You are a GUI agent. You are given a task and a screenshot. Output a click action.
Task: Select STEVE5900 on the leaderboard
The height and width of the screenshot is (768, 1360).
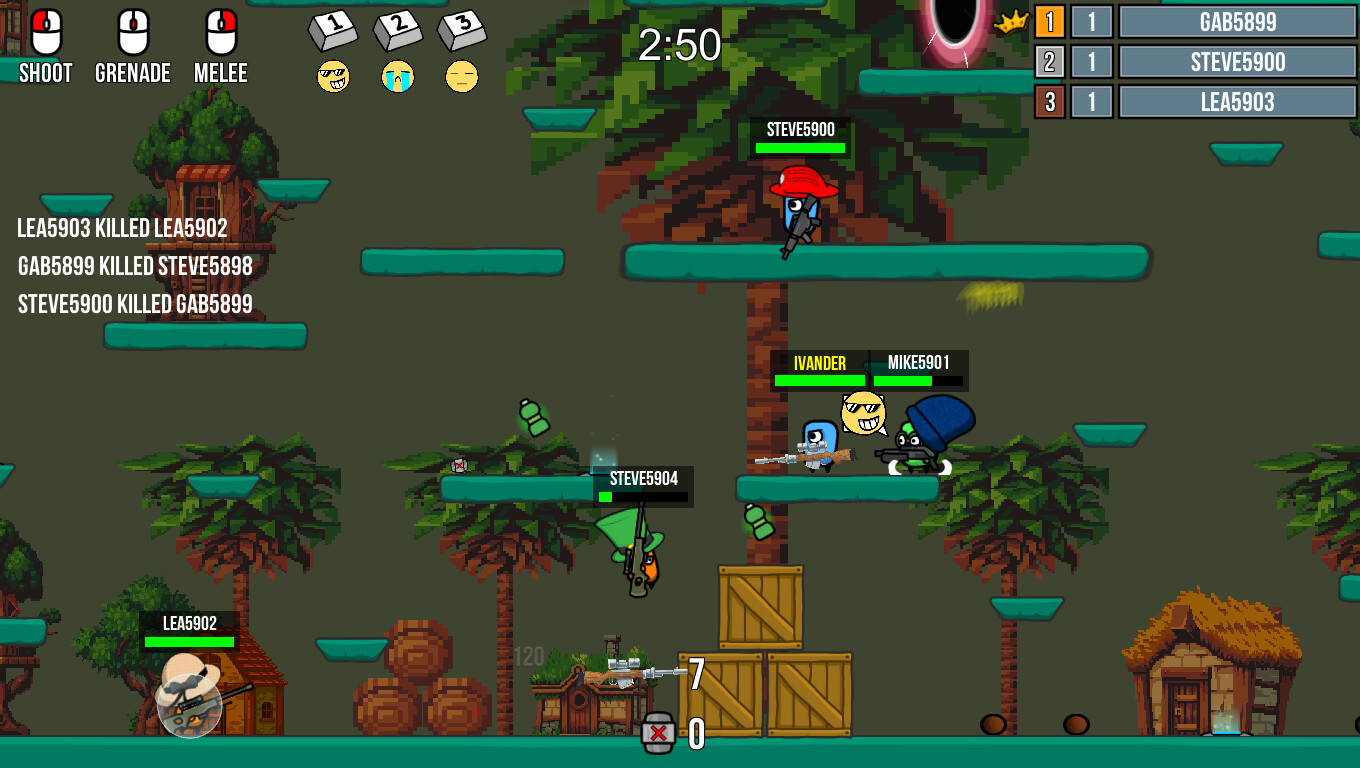tap(1236, 61)
